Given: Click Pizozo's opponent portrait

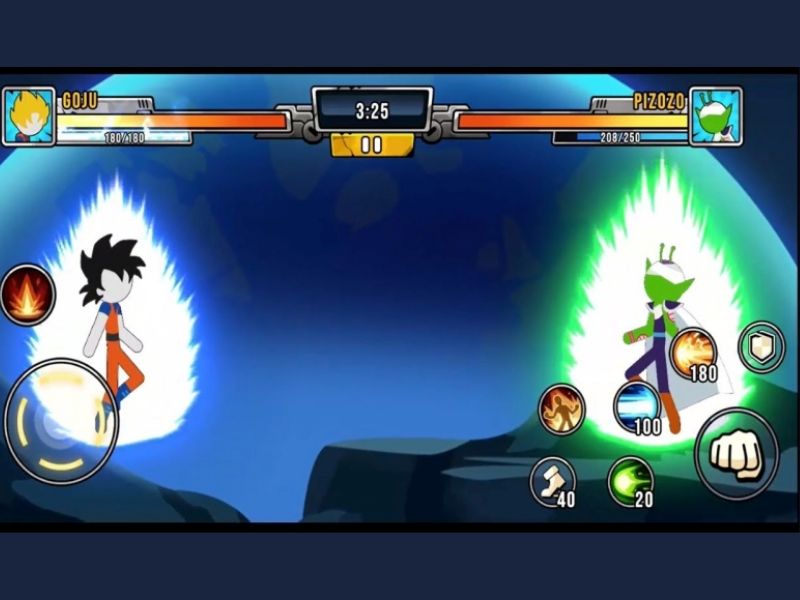Looking at the screenshot, I should click(x=716, y=116).
